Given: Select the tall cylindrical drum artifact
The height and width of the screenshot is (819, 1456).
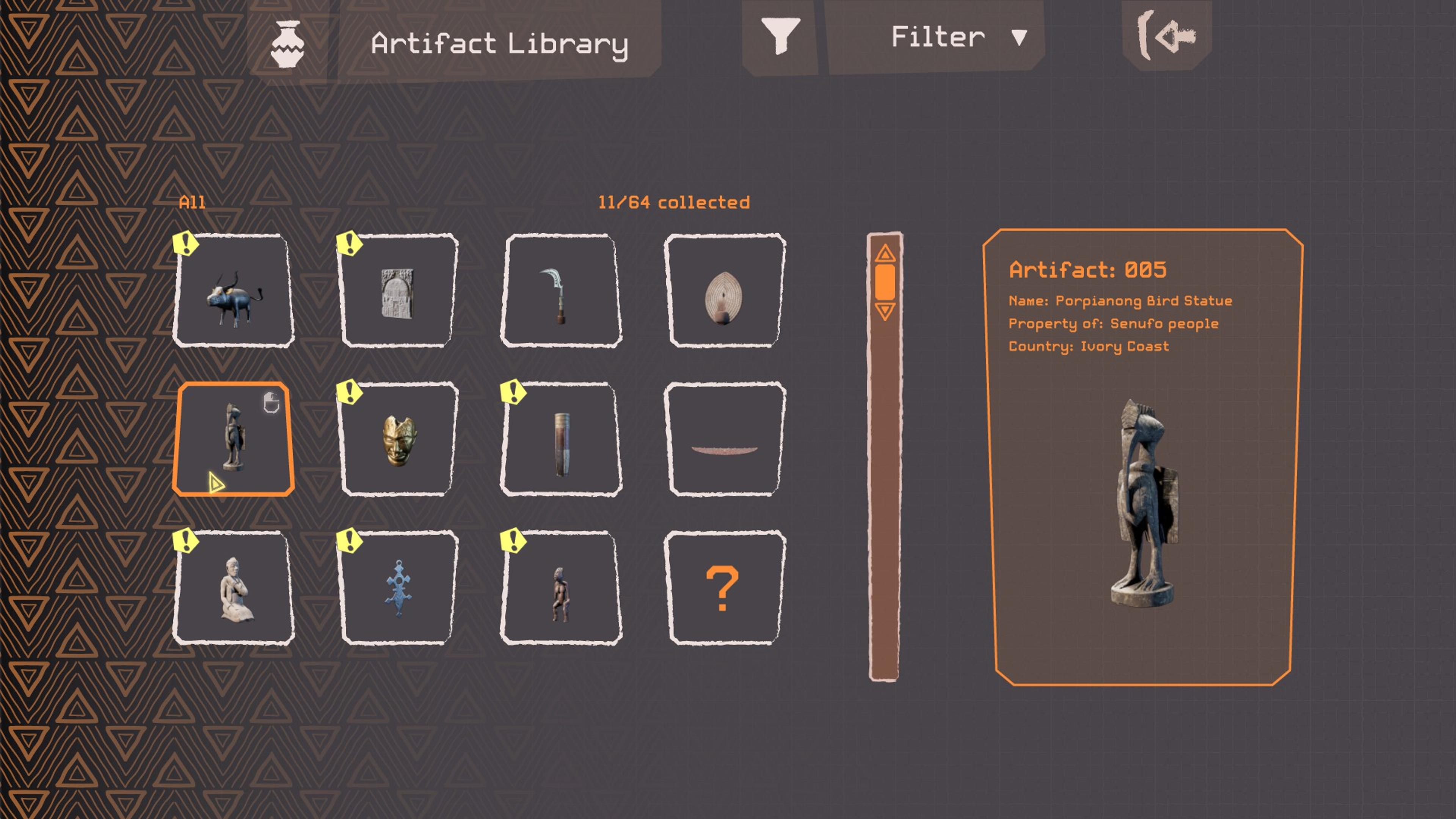Looking at the screenshot, I should coord(561,439).
